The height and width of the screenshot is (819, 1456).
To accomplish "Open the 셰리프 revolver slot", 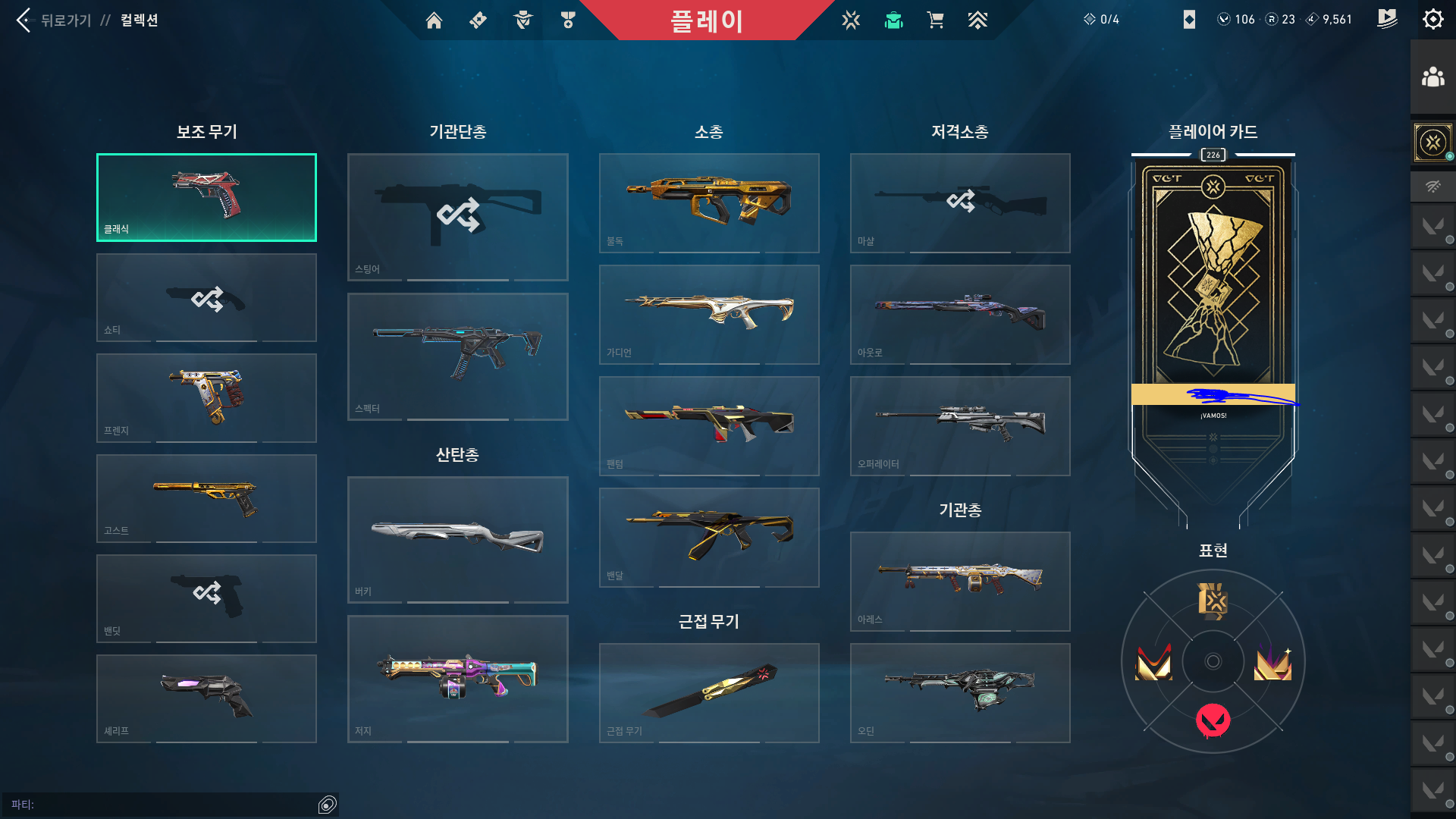I will (206, 698).
